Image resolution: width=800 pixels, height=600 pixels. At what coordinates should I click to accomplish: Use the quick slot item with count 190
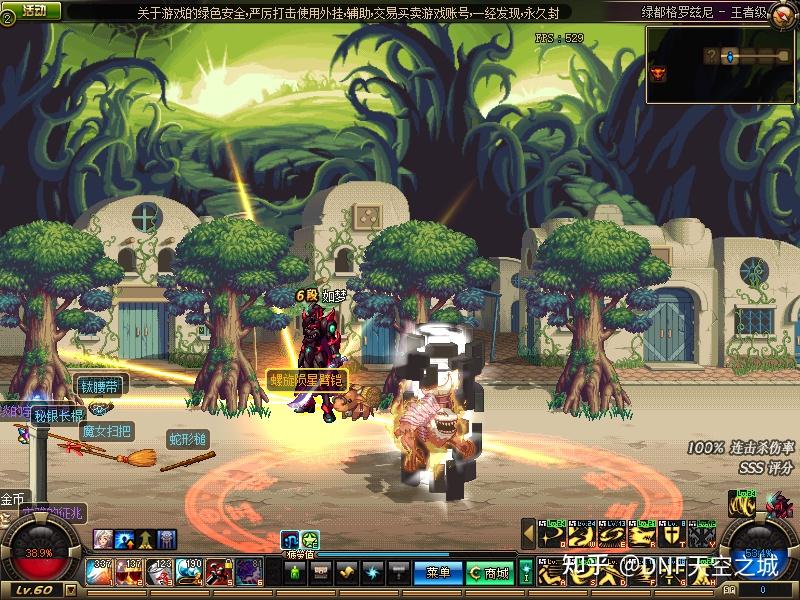click(192, 572)
